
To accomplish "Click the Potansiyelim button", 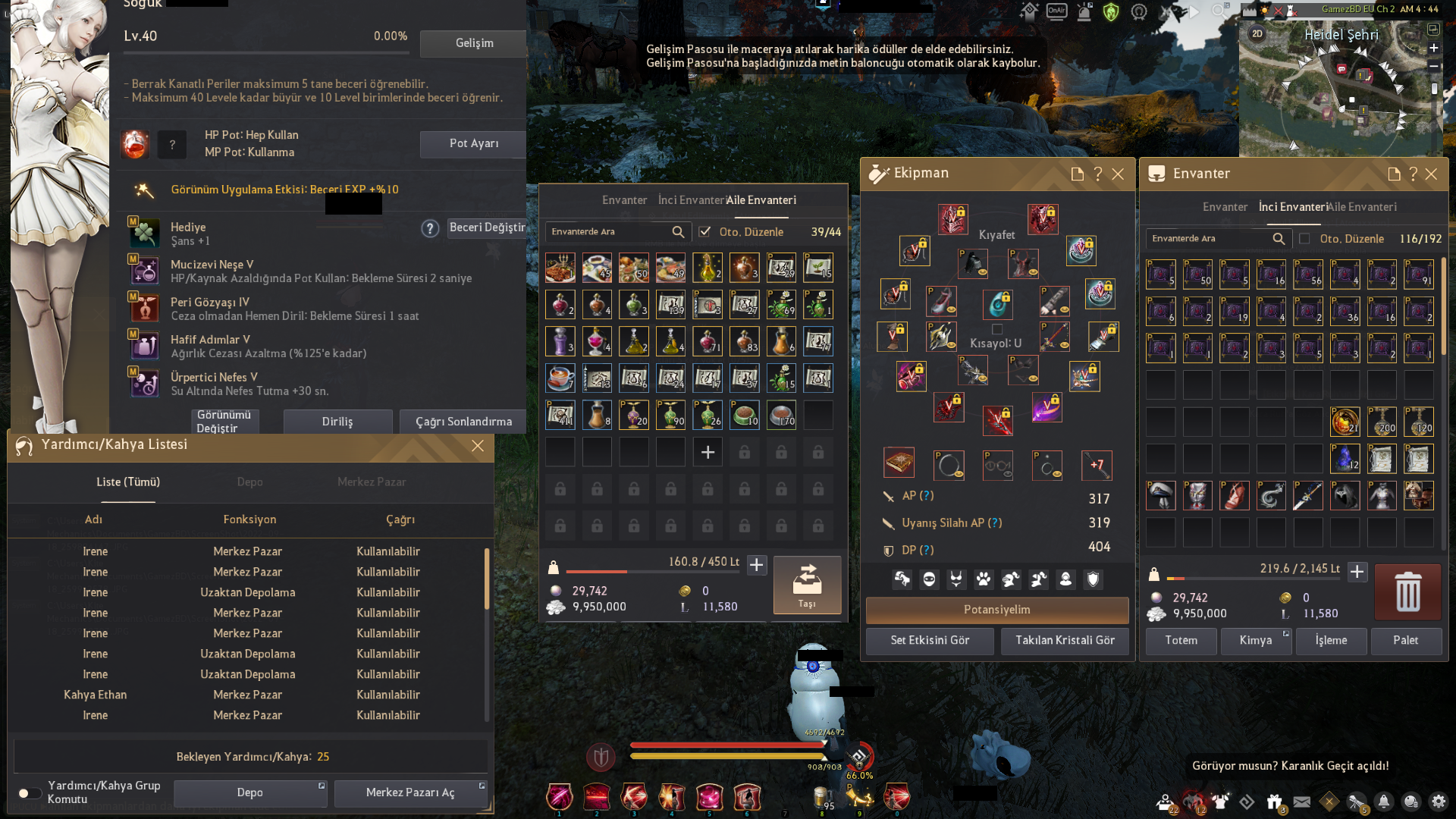I will click(996, 610).
